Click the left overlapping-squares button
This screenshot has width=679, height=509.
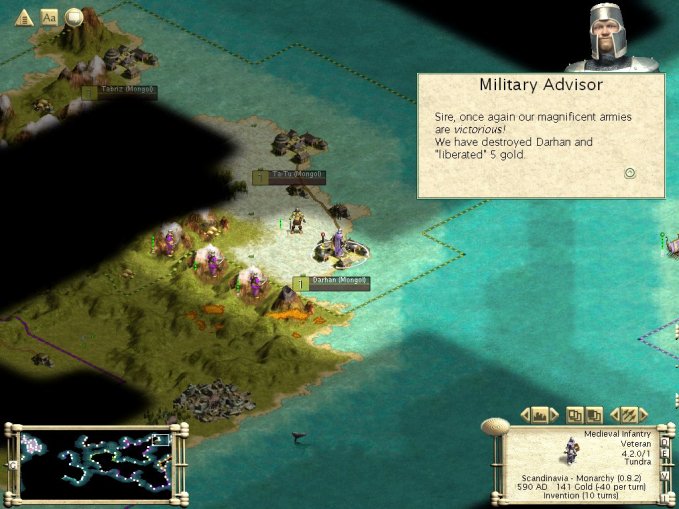[575, 414]
